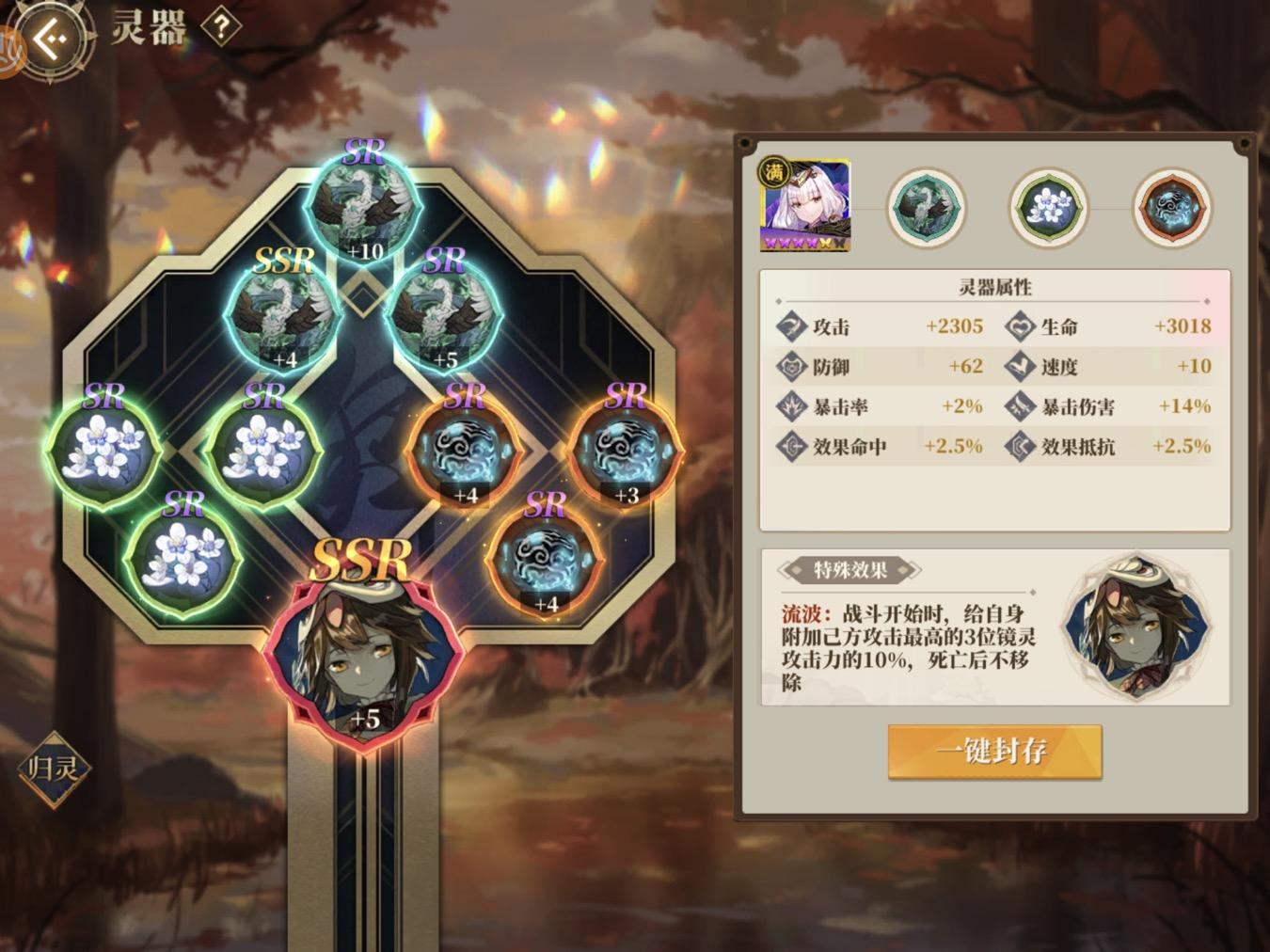Expand the 灵器属性 attributes panel header
Screen dimensions: 1270x952
coord(995,288)
